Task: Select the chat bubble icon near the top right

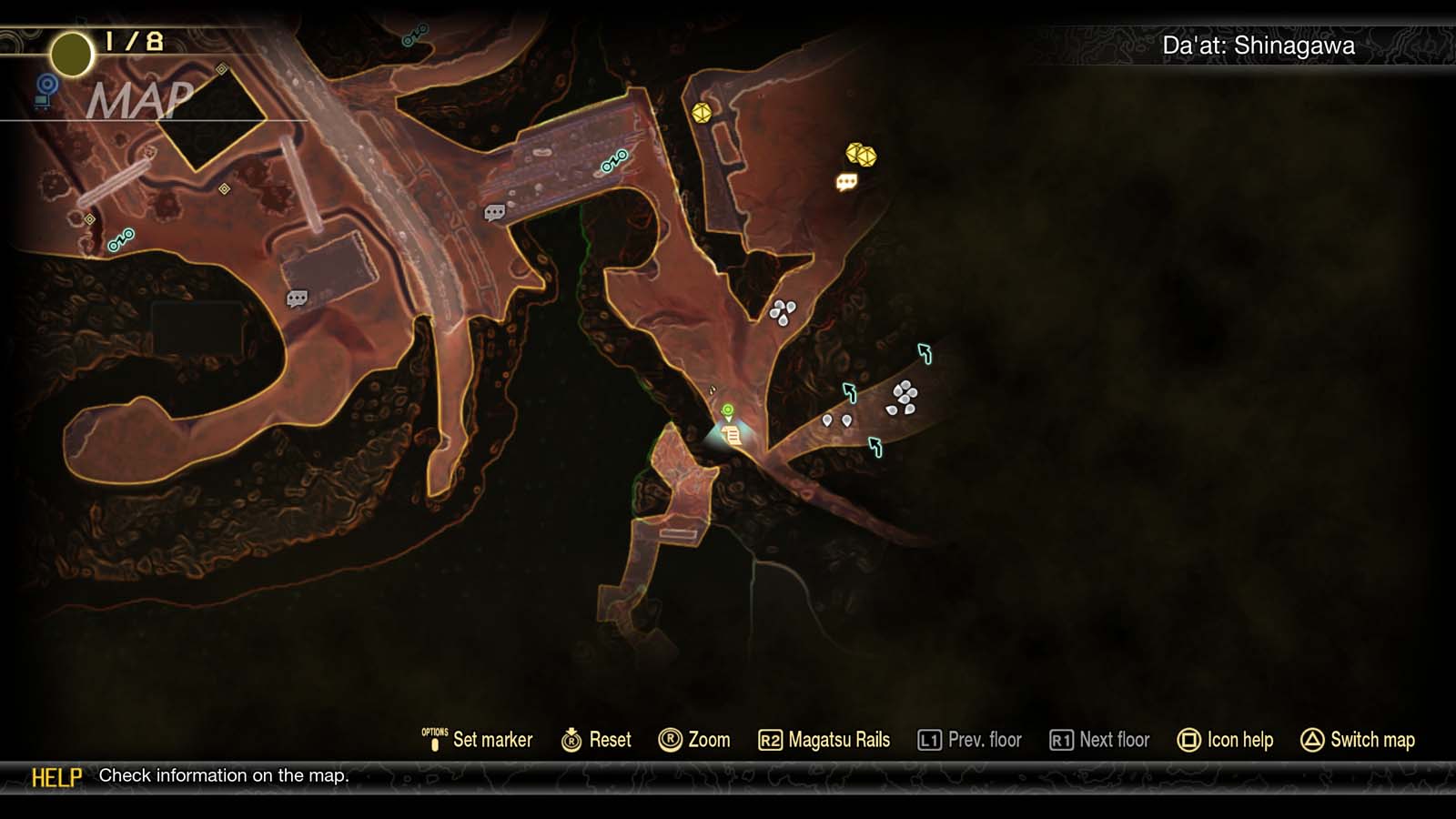Action: [x=847, y=183]
